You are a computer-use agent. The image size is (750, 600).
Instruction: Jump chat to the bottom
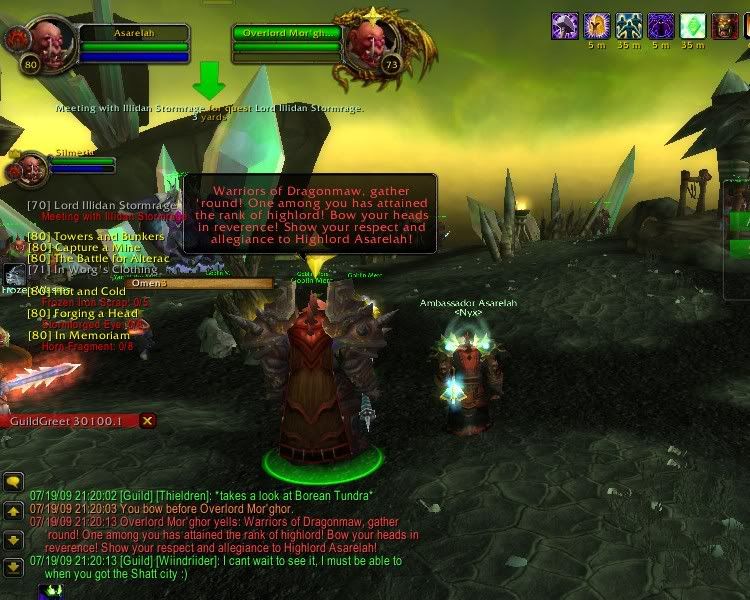[13, 568]
